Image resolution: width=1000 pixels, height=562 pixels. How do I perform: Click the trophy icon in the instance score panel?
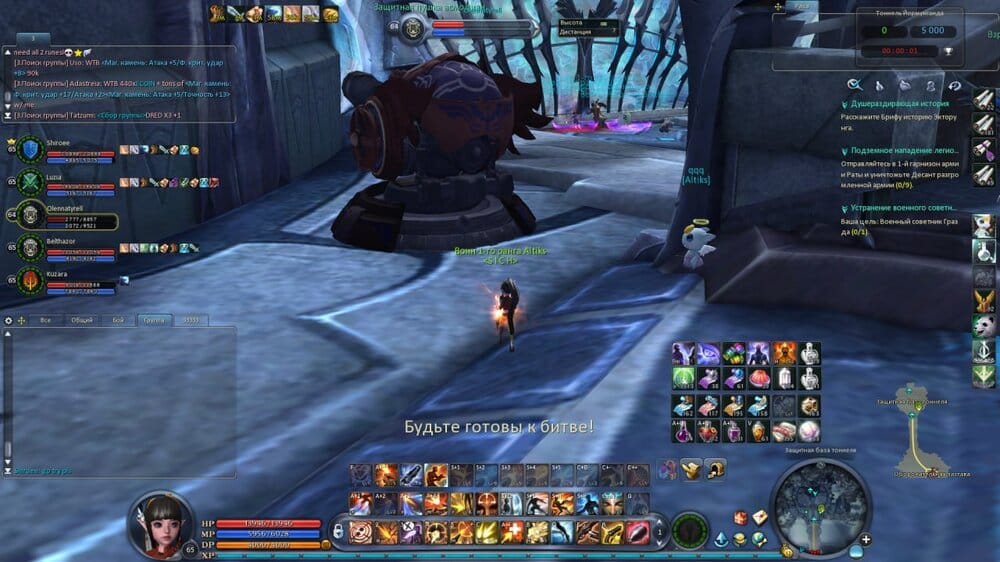(948, 50)
